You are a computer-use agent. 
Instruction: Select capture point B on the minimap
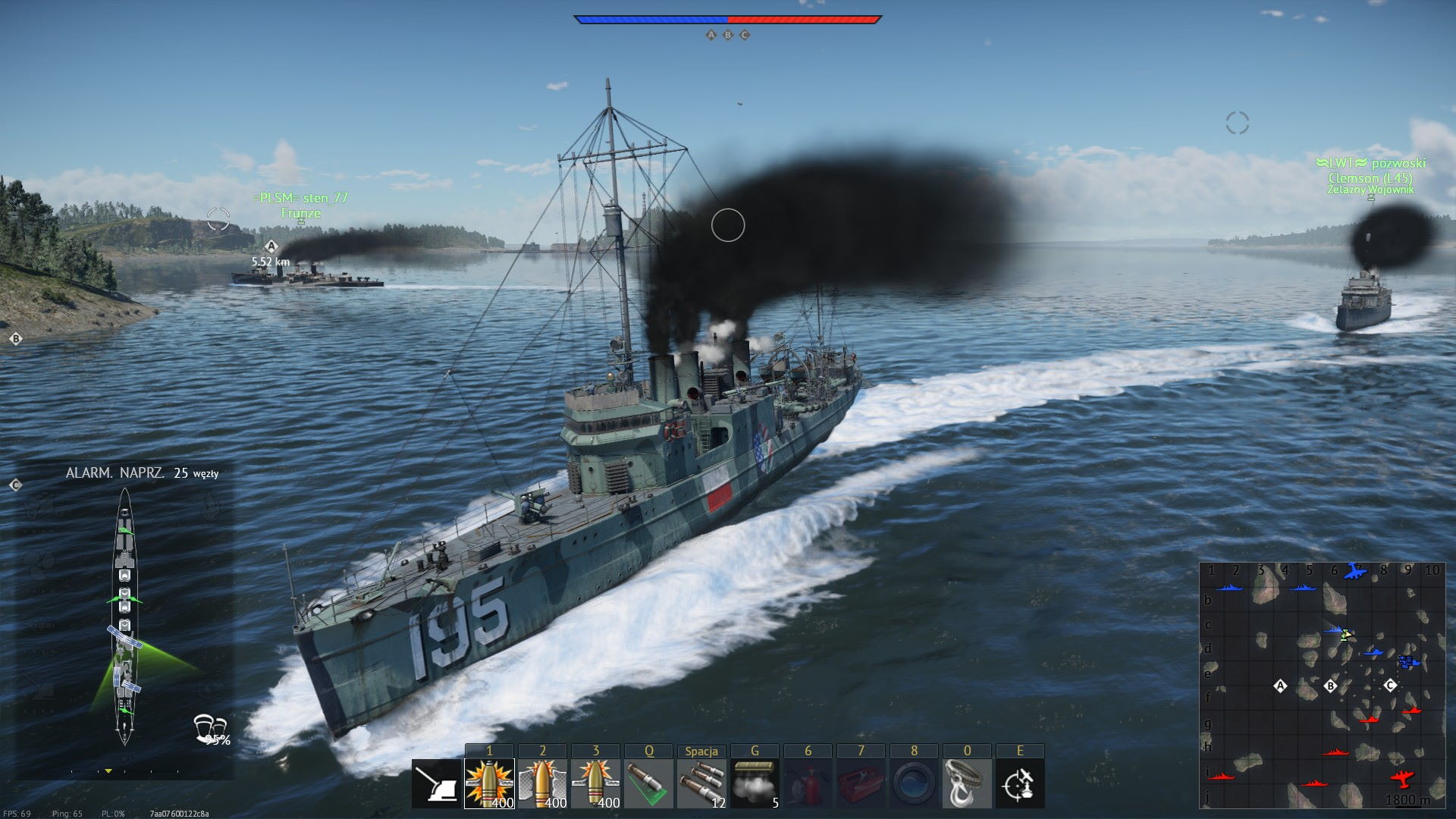point(1330,686)
